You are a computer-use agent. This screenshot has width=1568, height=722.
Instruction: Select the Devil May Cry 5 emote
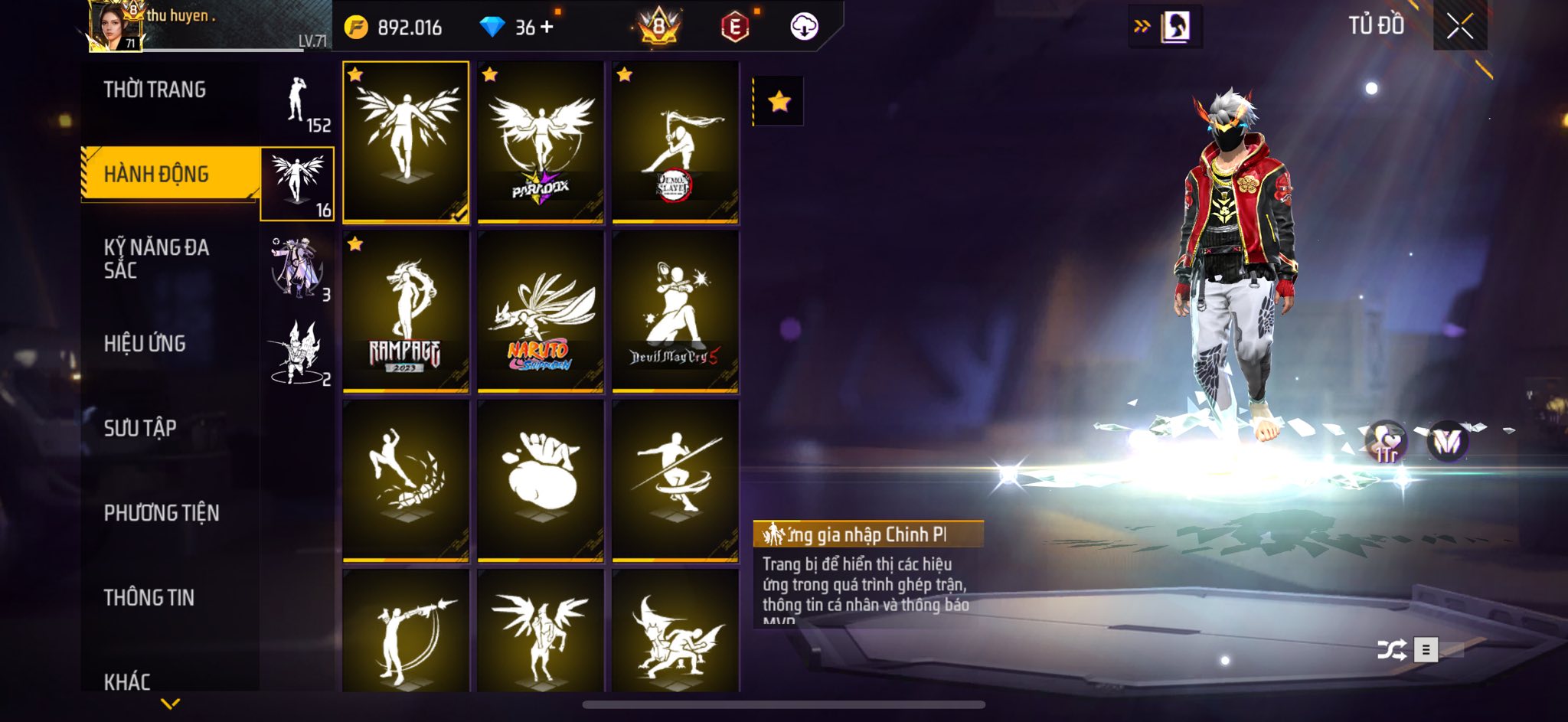(675, 312)
